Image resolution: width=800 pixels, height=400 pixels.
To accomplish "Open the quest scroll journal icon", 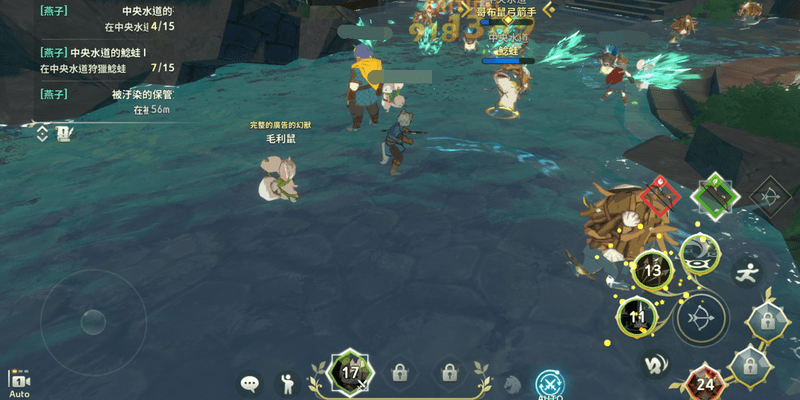I will click(x=64, y=132).
